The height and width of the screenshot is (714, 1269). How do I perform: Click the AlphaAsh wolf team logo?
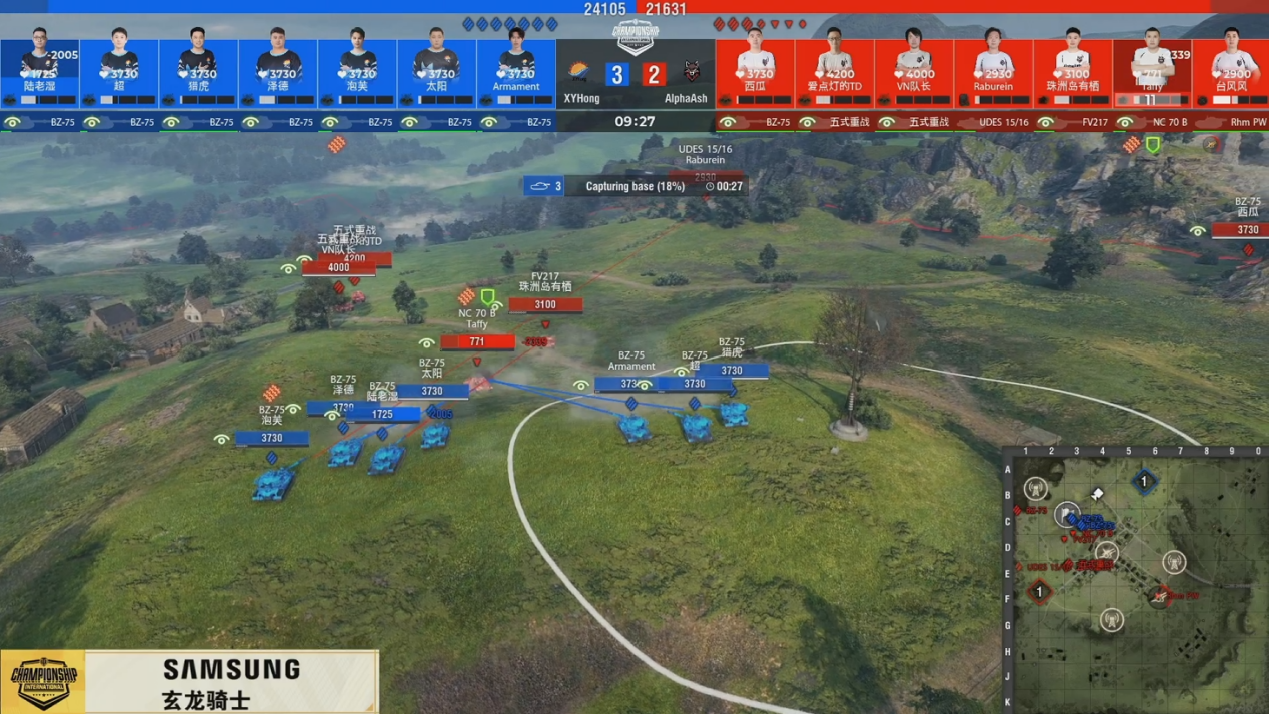coord(691,72)
